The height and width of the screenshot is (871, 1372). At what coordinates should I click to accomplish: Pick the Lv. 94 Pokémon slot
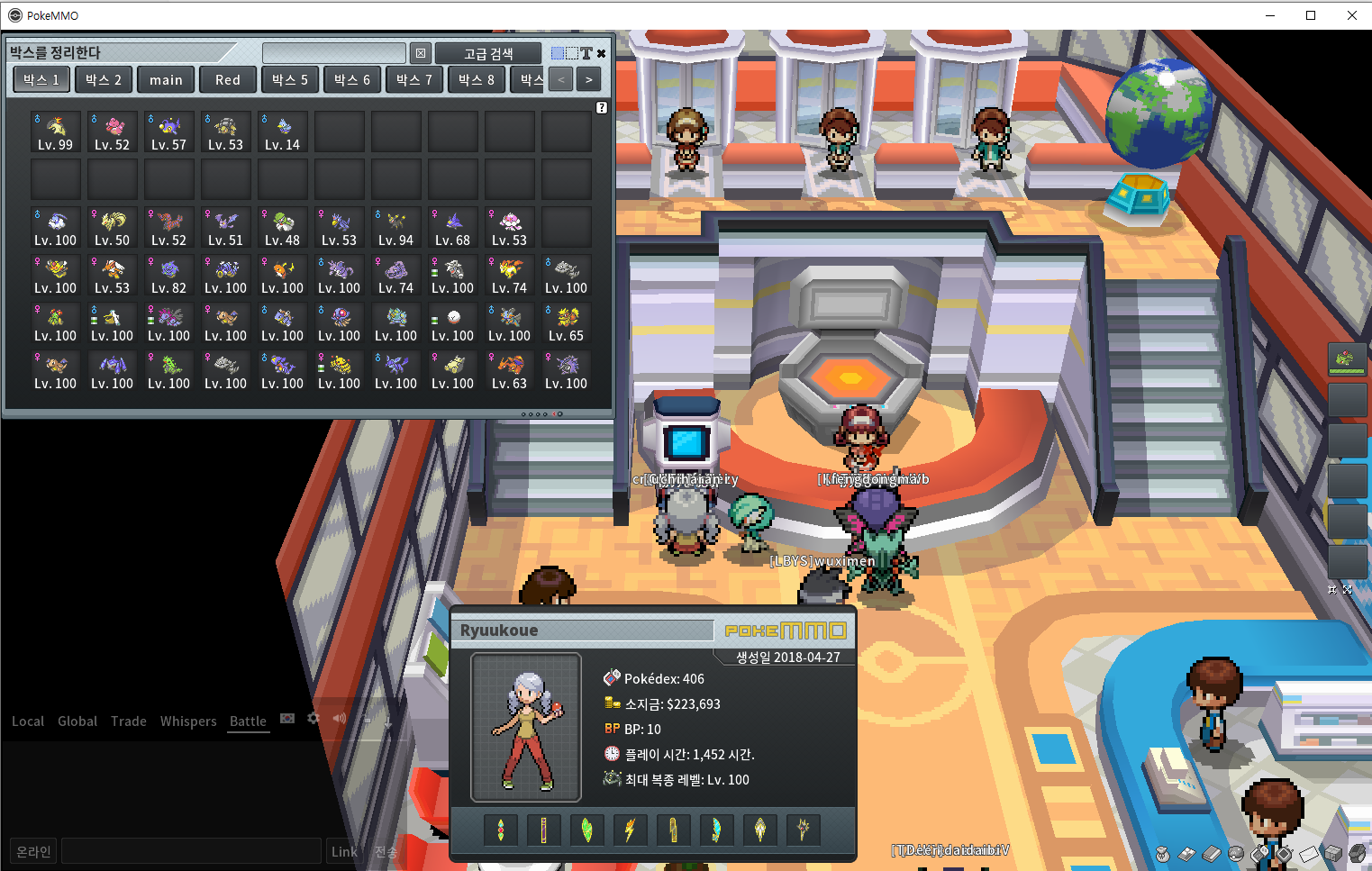(x=396, y=228)
